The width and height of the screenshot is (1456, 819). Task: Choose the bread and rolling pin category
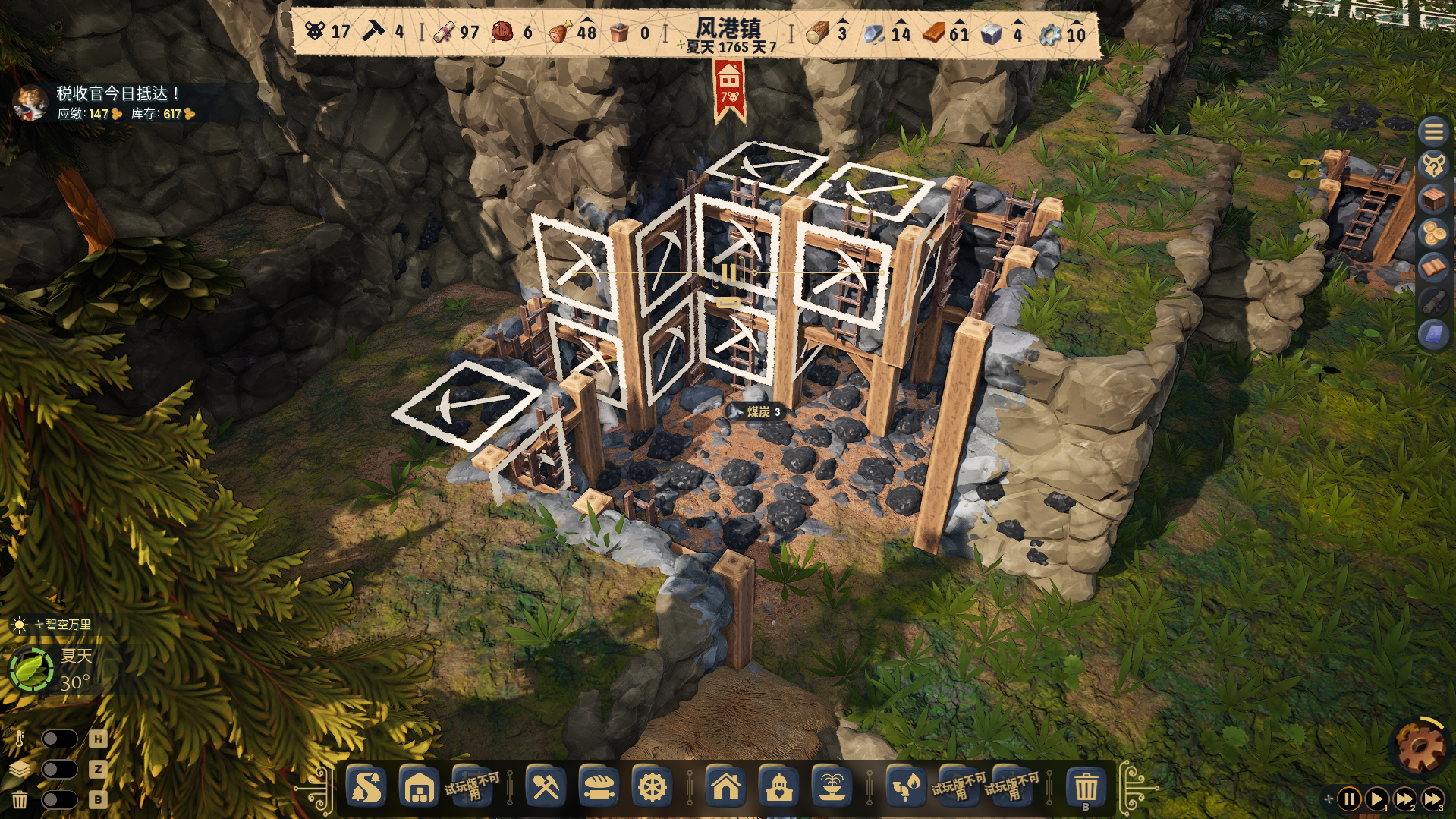(x=599, y=787)
